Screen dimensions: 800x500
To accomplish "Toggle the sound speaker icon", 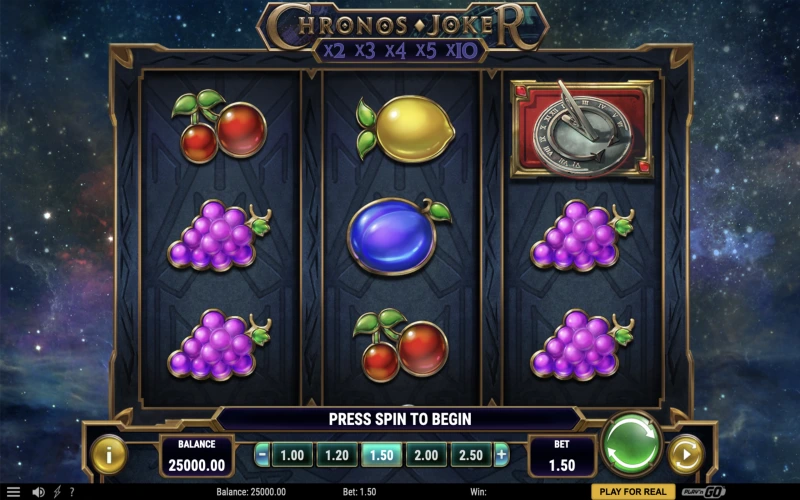I will coord(38,492).
